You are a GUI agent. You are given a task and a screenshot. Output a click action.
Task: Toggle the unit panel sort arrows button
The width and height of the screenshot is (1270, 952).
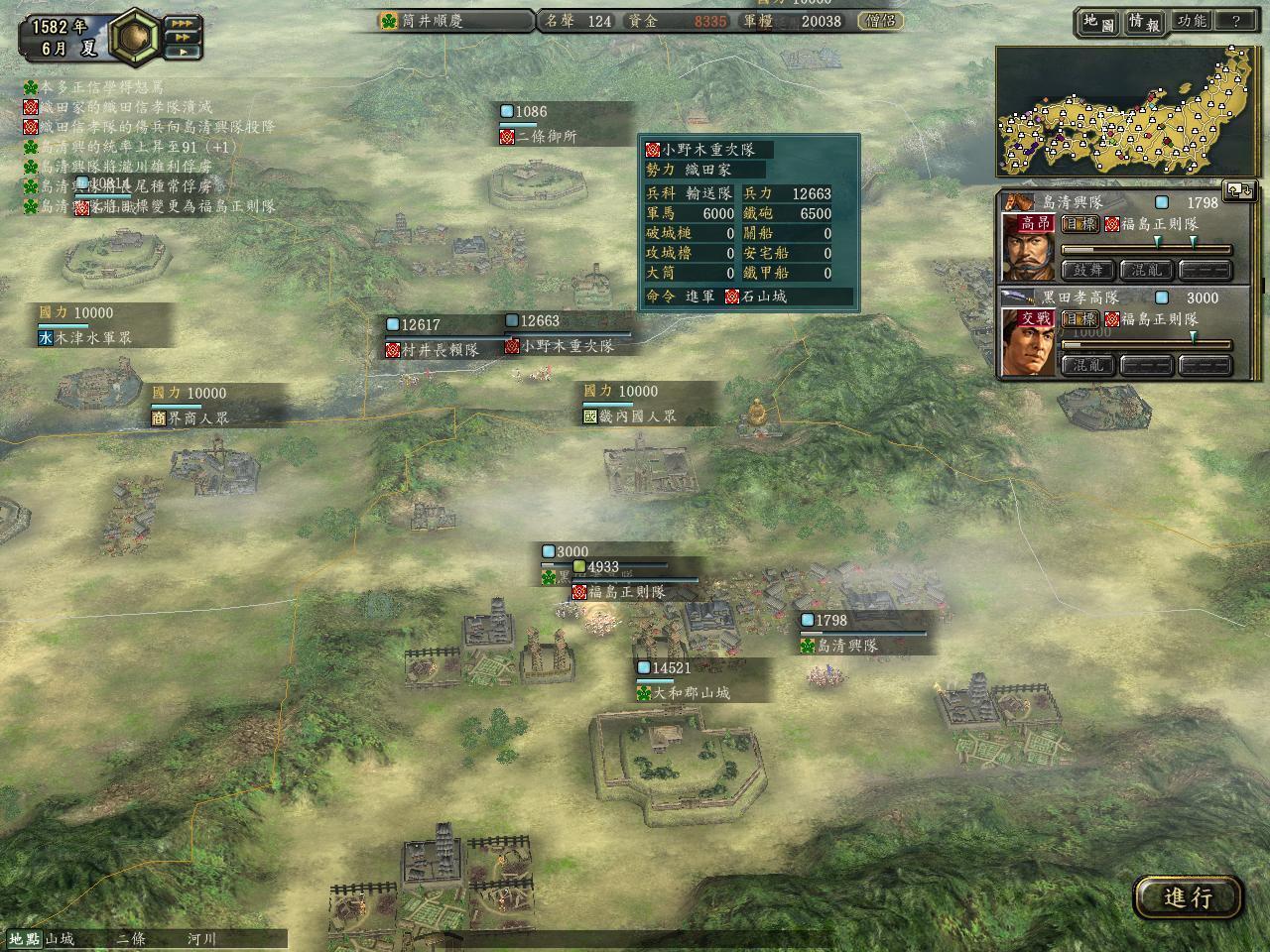click(x=1239, y=189)
